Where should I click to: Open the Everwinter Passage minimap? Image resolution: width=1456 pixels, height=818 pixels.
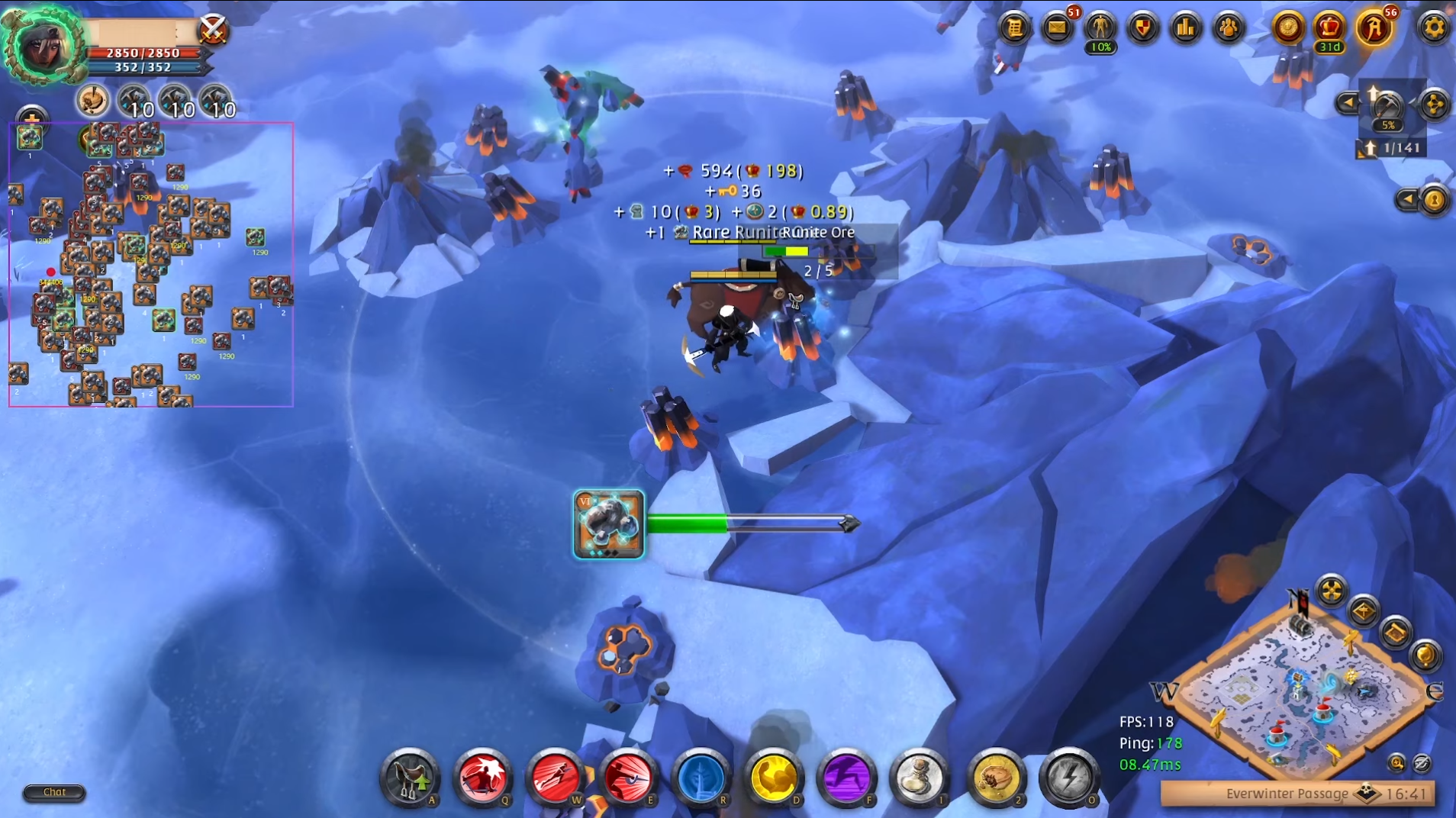1297,687
